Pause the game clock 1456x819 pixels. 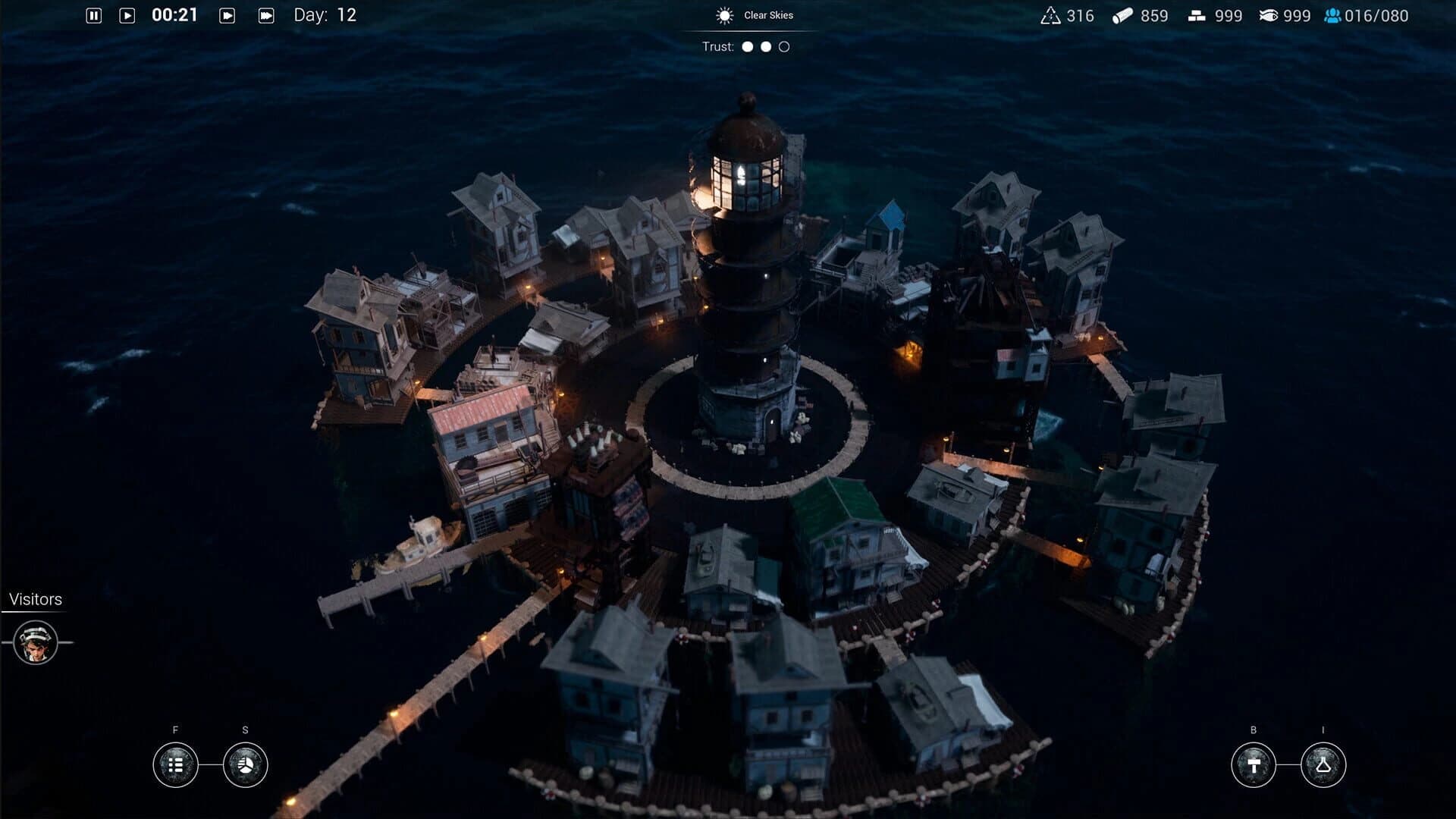94,14
